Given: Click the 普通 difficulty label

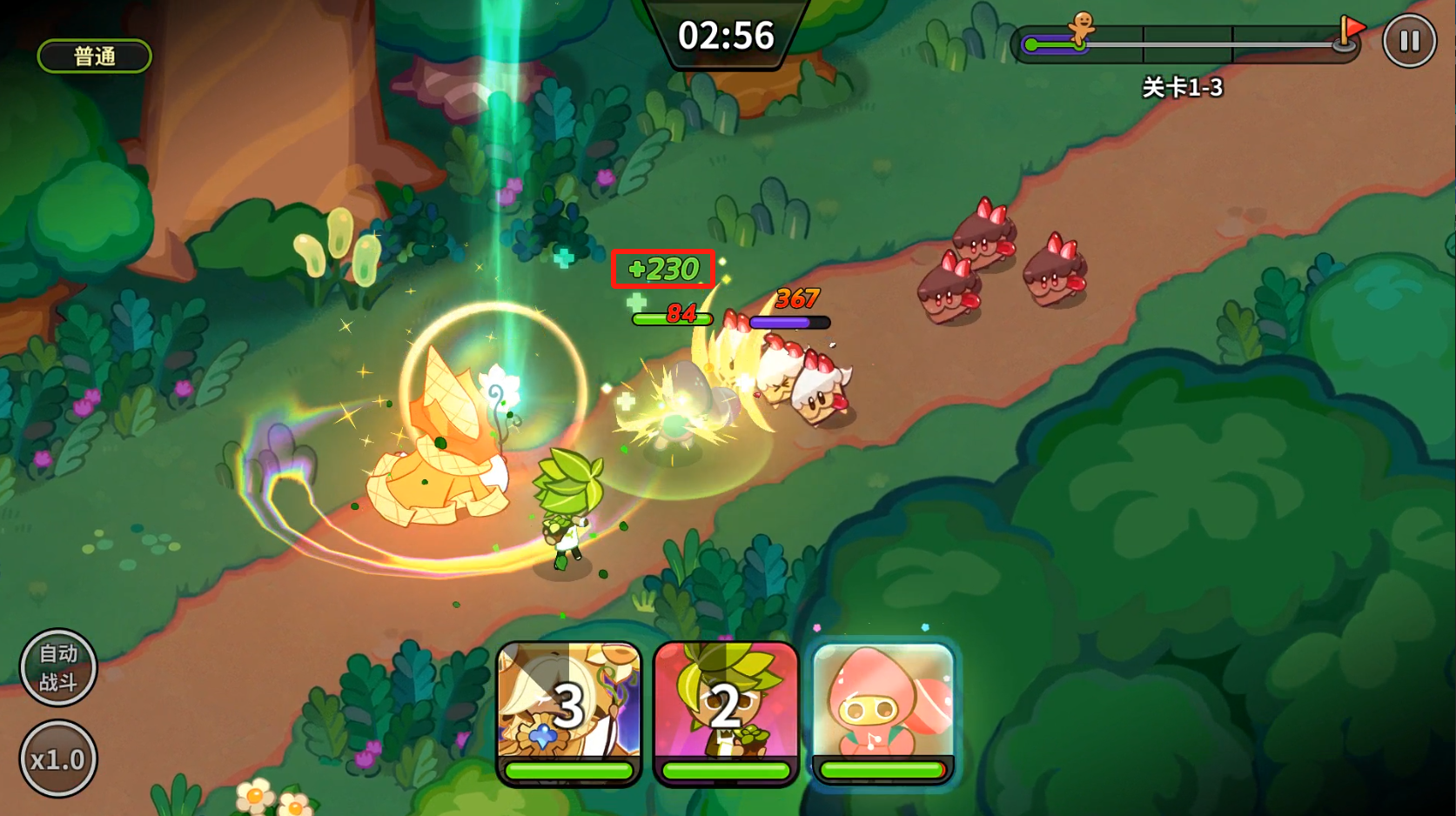Looking at the screenshot, I should [x=94, y=57].
